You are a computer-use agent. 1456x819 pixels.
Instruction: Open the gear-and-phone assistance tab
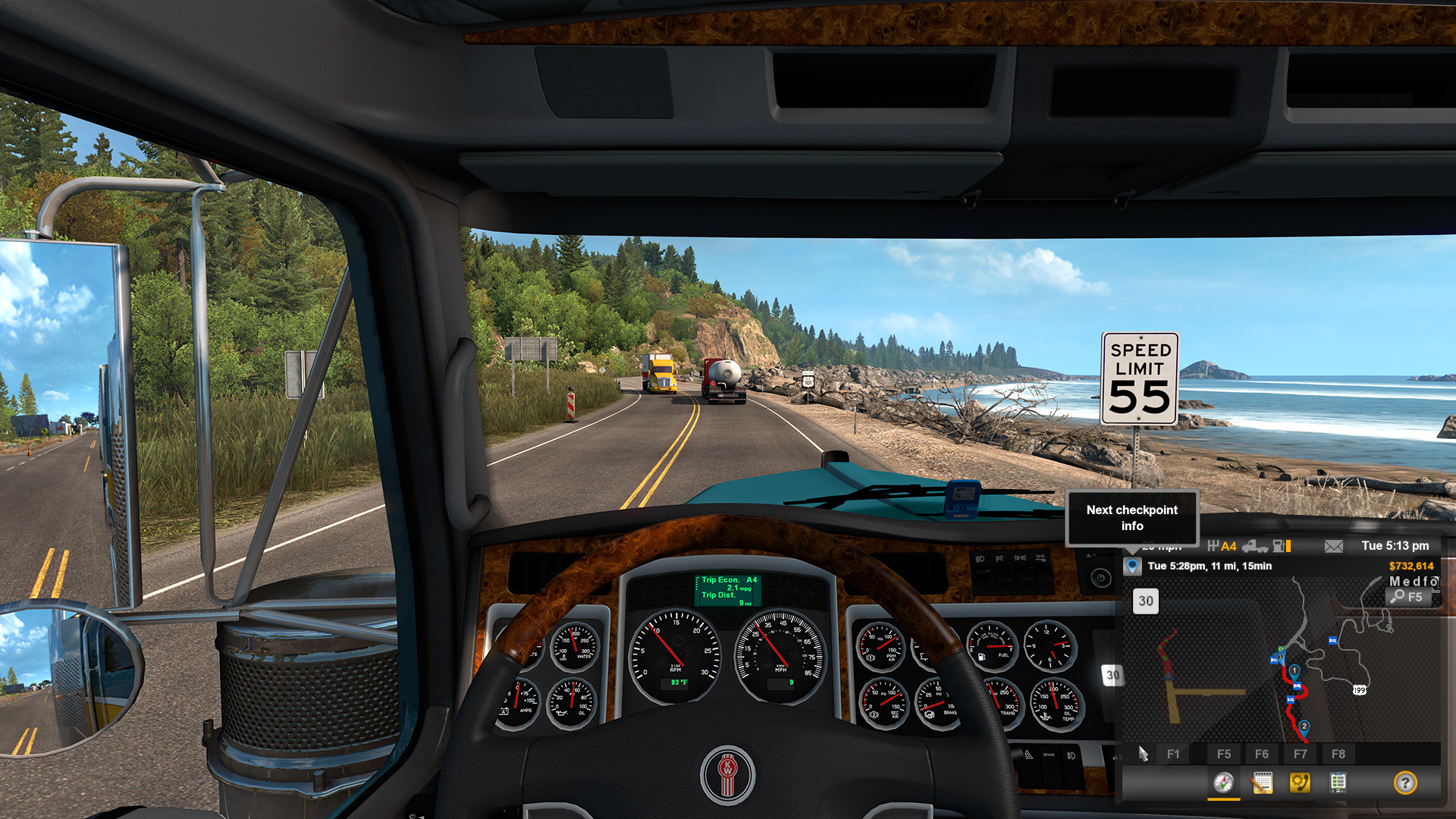[x=1300, y=783]
